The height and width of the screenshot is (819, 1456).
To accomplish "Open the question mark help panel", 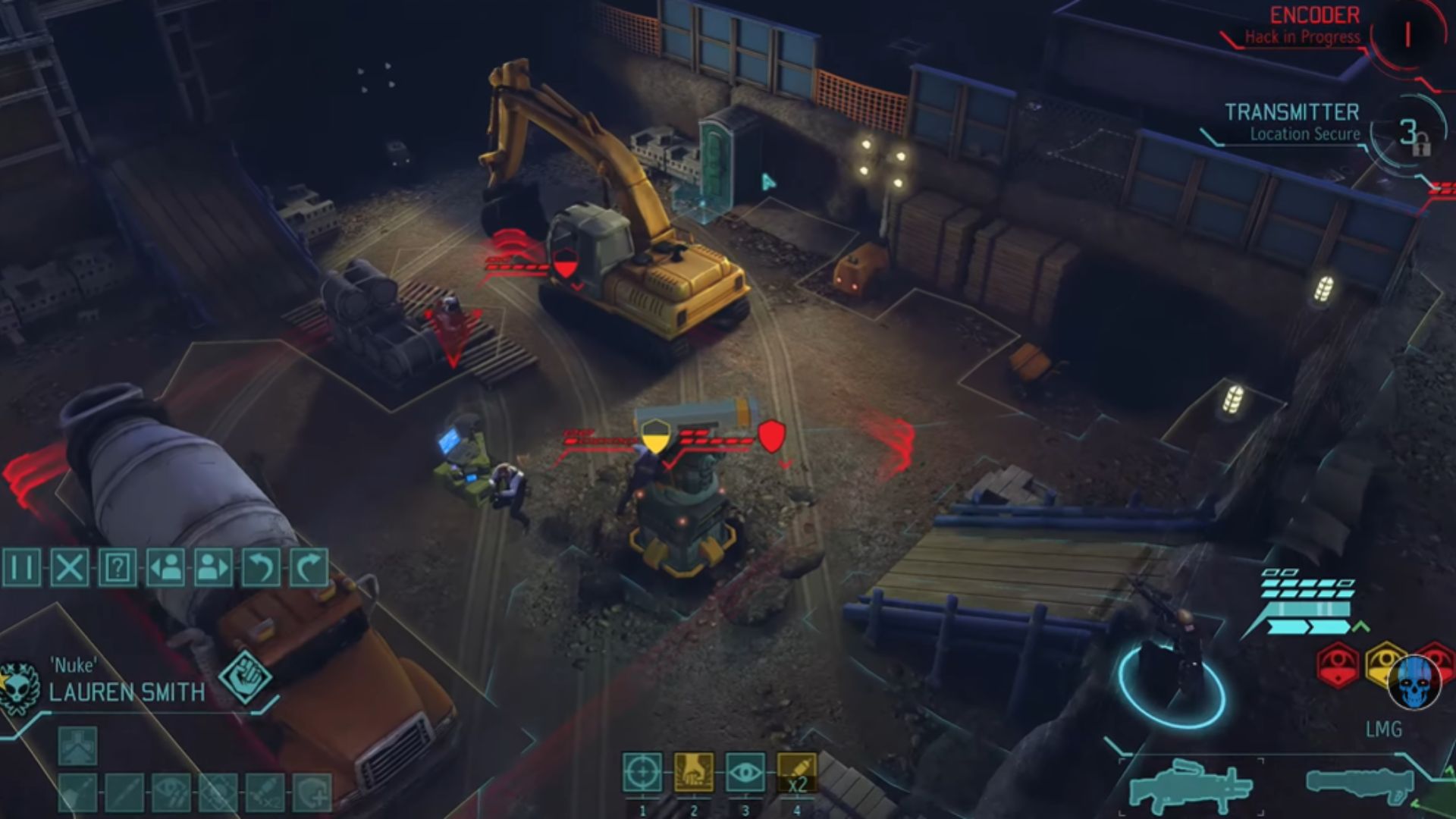I will click(118, 567).
